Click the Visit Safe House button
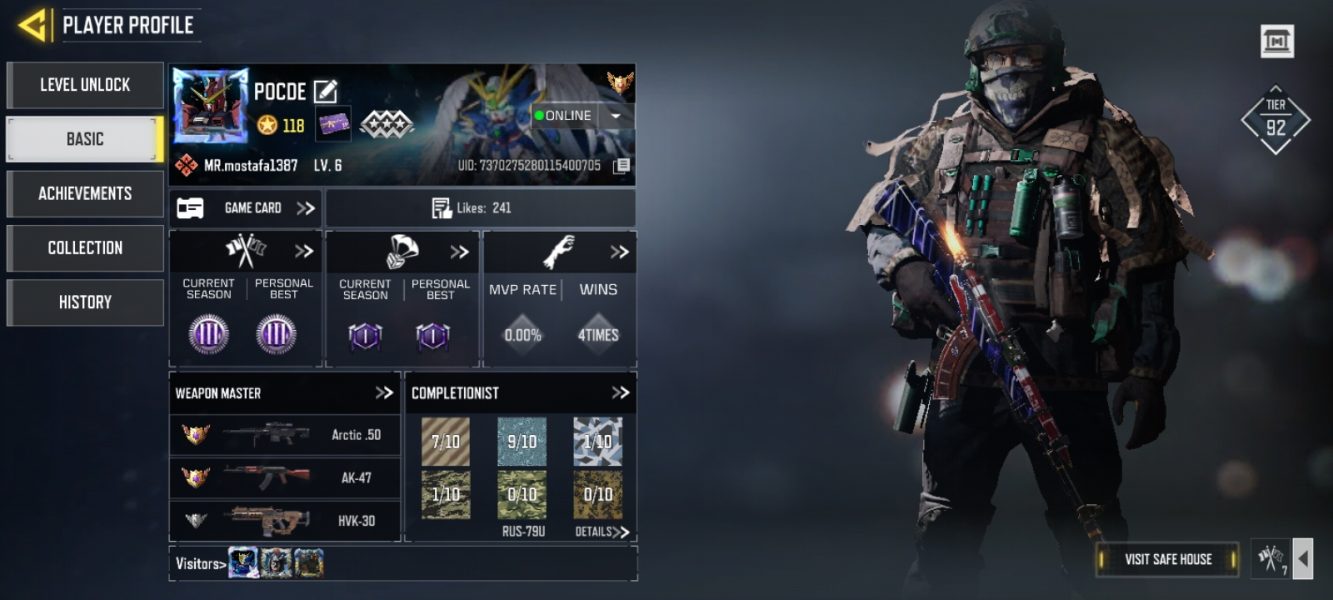Viewport: 1333px width, 600px height. [1167, 559]
